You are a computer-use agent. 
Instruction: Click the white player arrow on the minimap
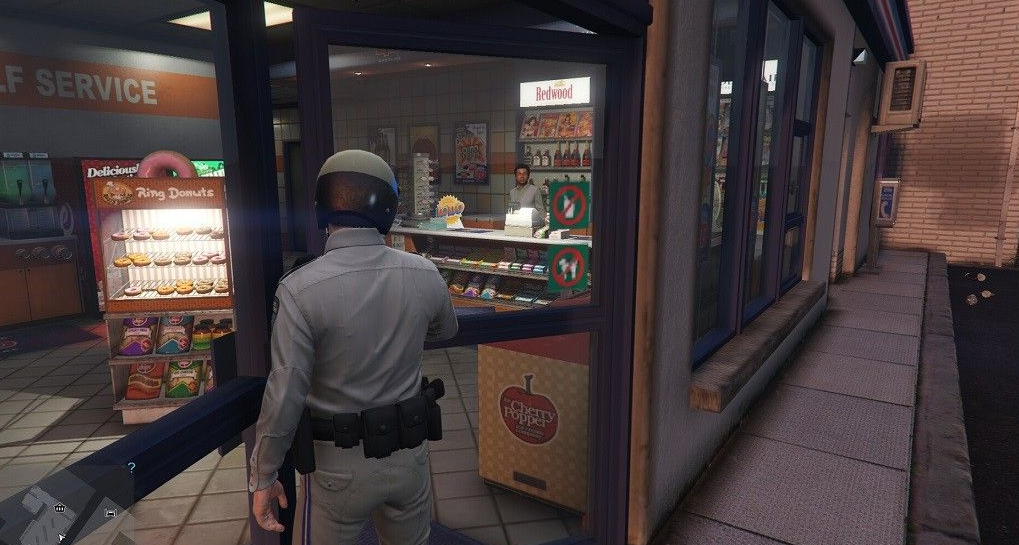point(62,537)
